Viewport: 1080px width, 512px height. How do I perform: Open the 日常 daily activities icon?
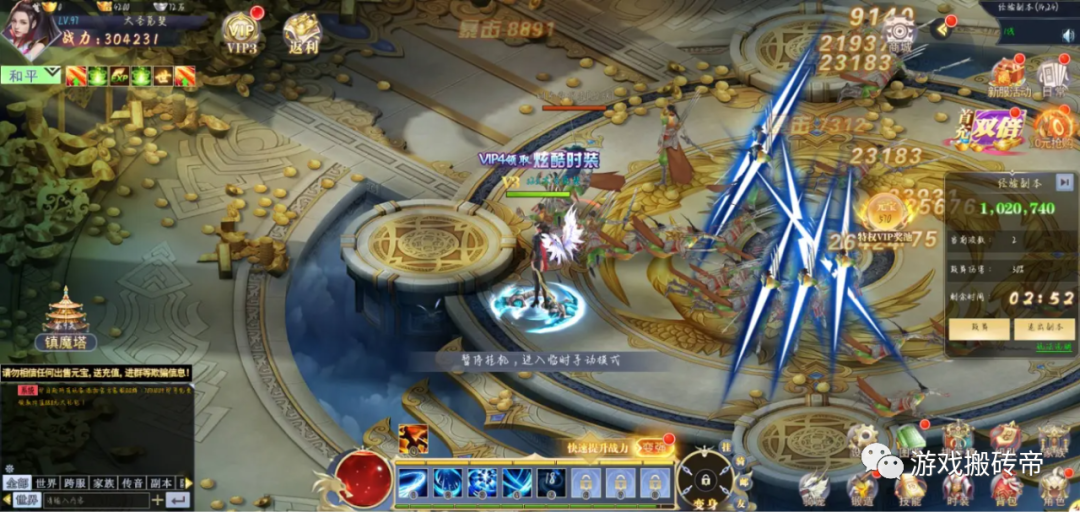(x=1054, y=77)
